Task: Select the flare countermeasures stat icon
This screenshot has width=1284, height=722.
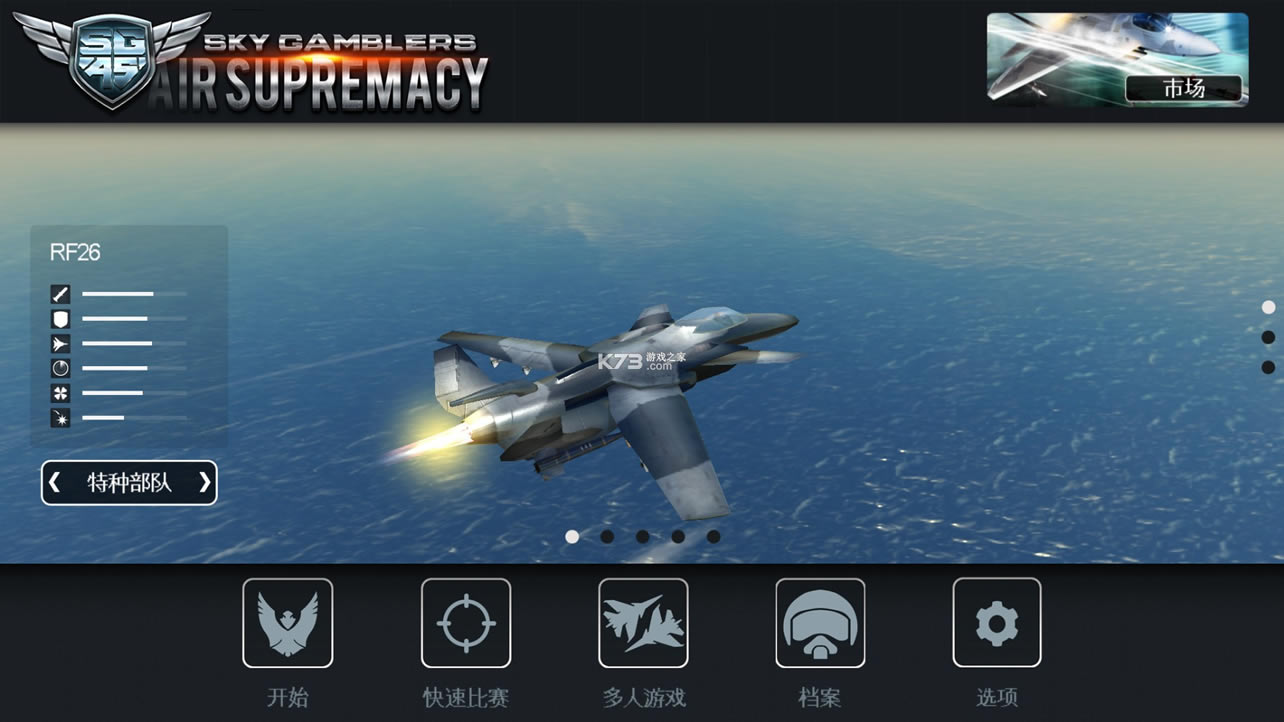Action: tap(60, 393)
